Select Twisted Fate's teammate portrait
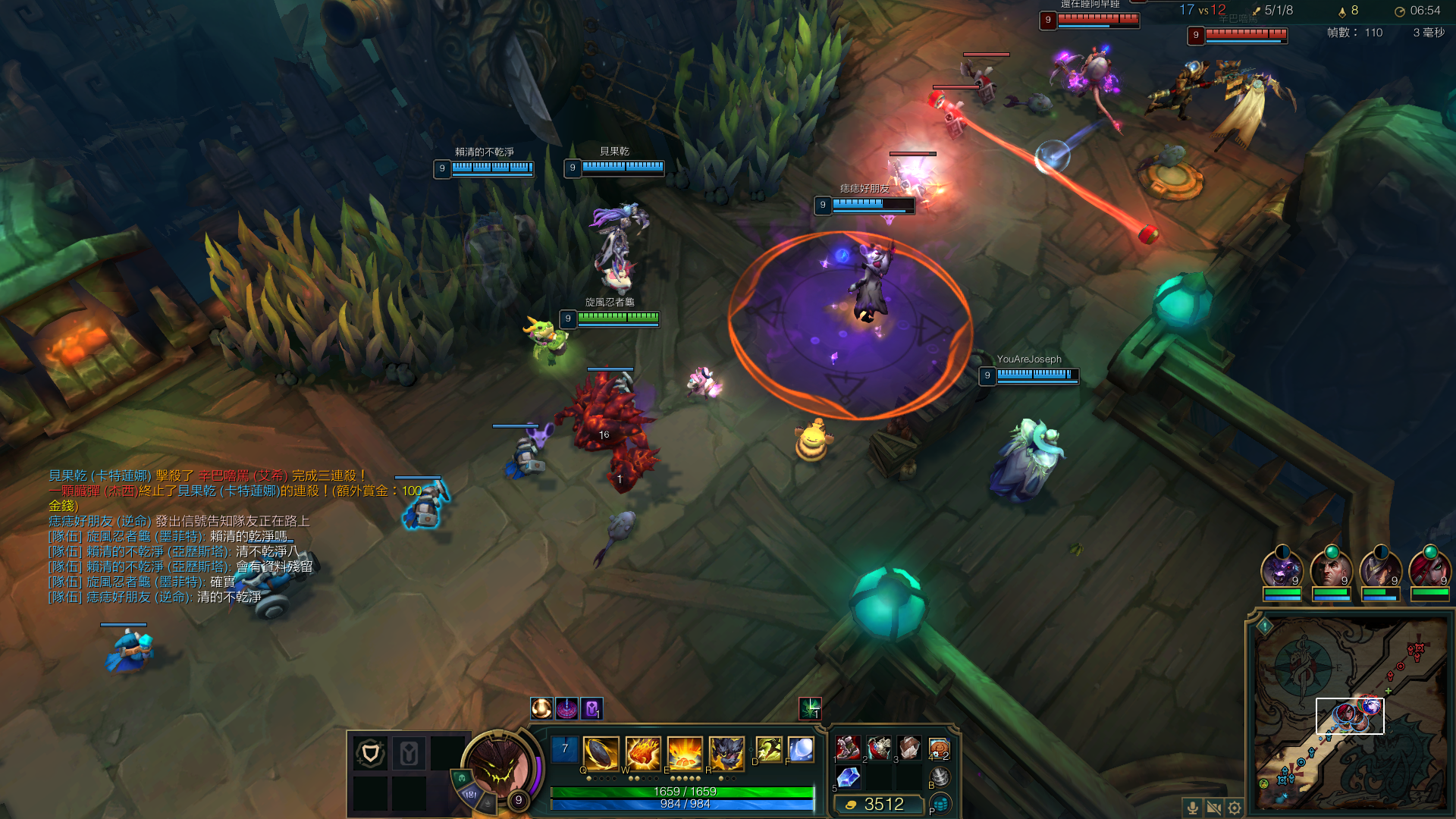This screenshot has width=1456, height=819. [1380, 569]
